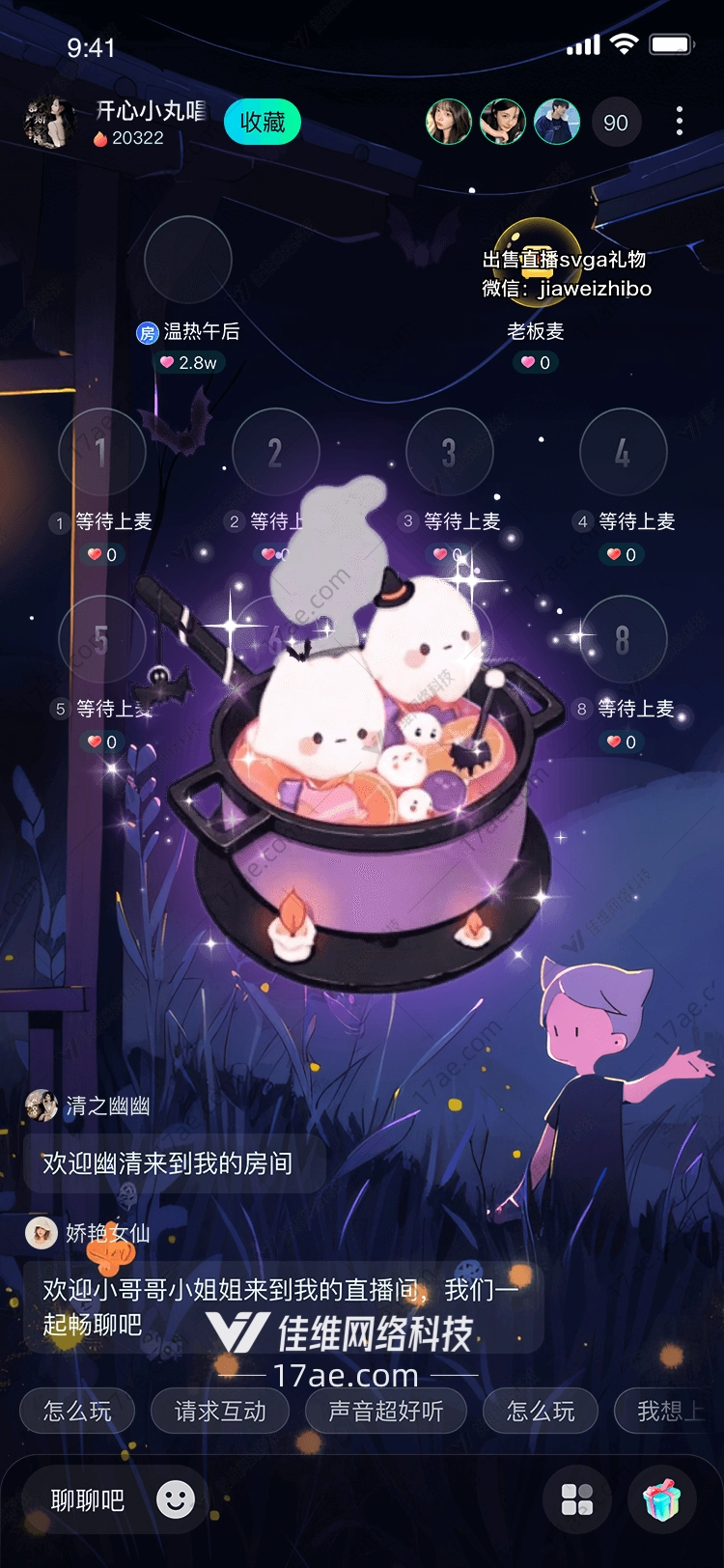Image resolution: width=724 pixels, height=1568 pixels.
Task: Choose the 老板麦 boss seat
Action: tap(537, 261)
